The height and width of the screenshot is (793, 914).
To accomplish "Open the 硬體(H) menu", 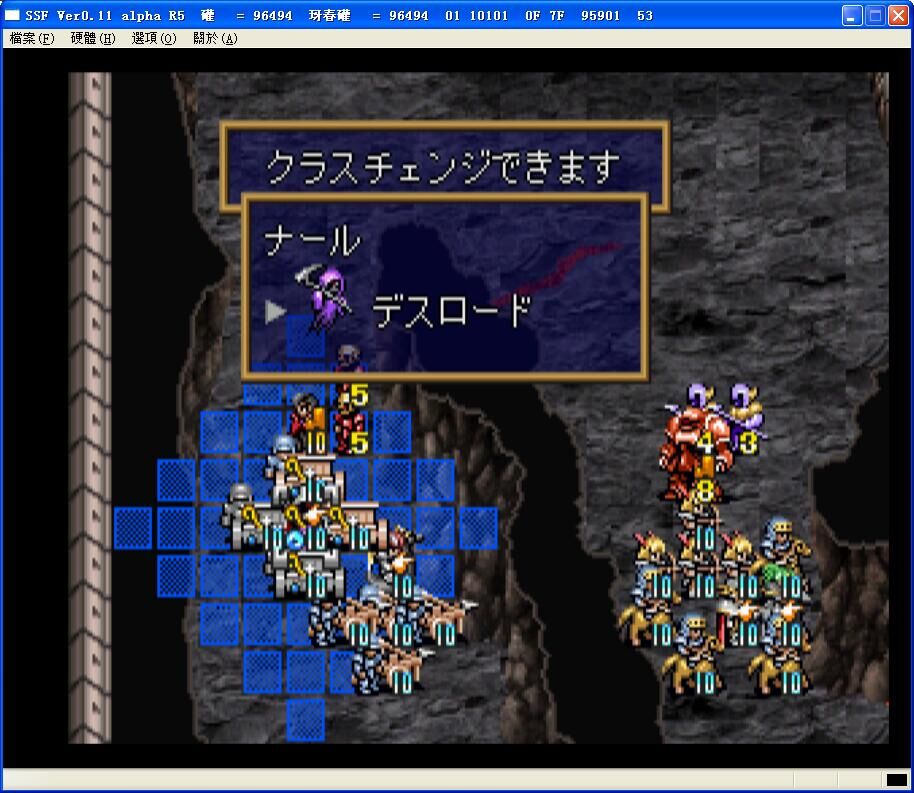I will click(x=93, y=39).
